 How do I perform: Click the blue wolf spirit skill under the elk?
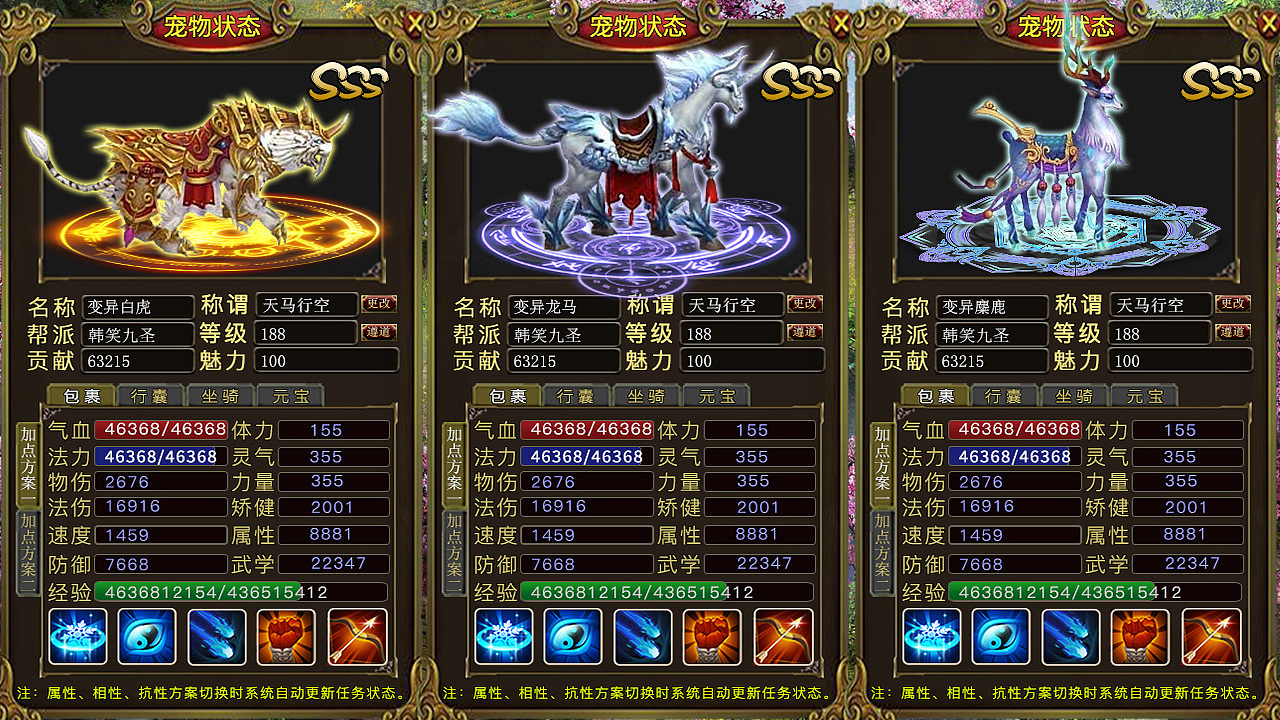coord(1071,636)
